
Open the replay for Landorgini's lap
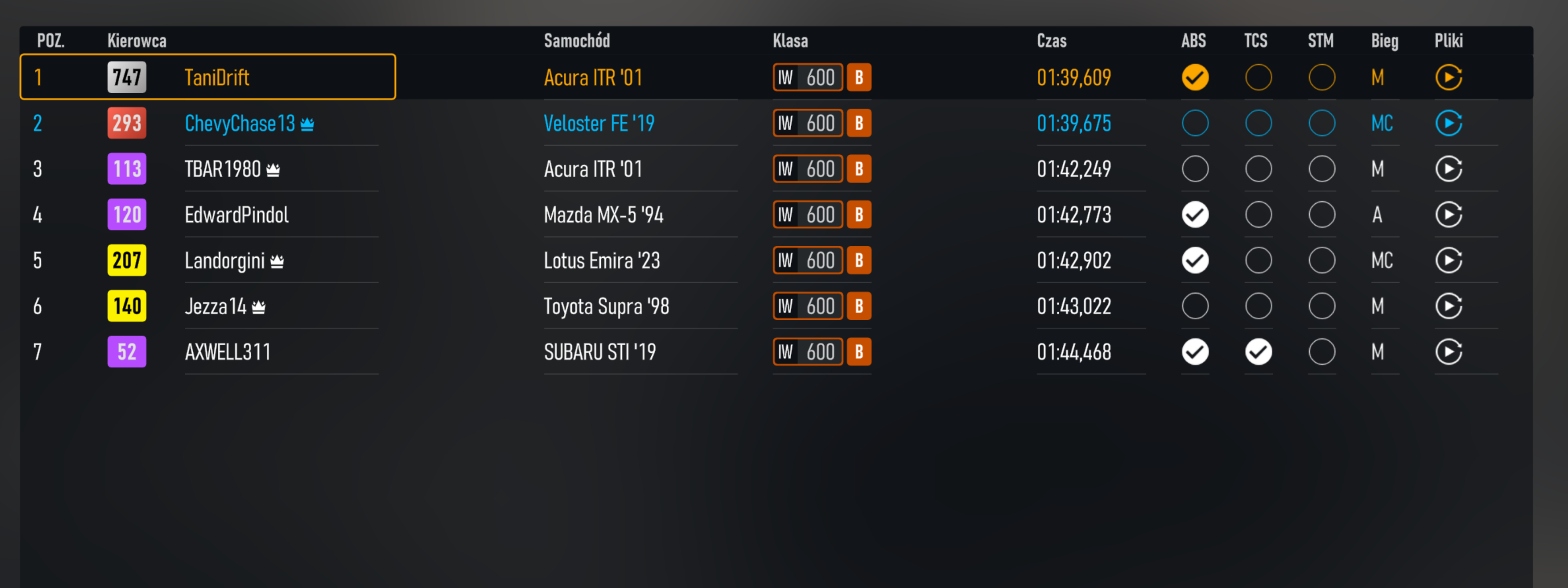[x=1449, y=260]
